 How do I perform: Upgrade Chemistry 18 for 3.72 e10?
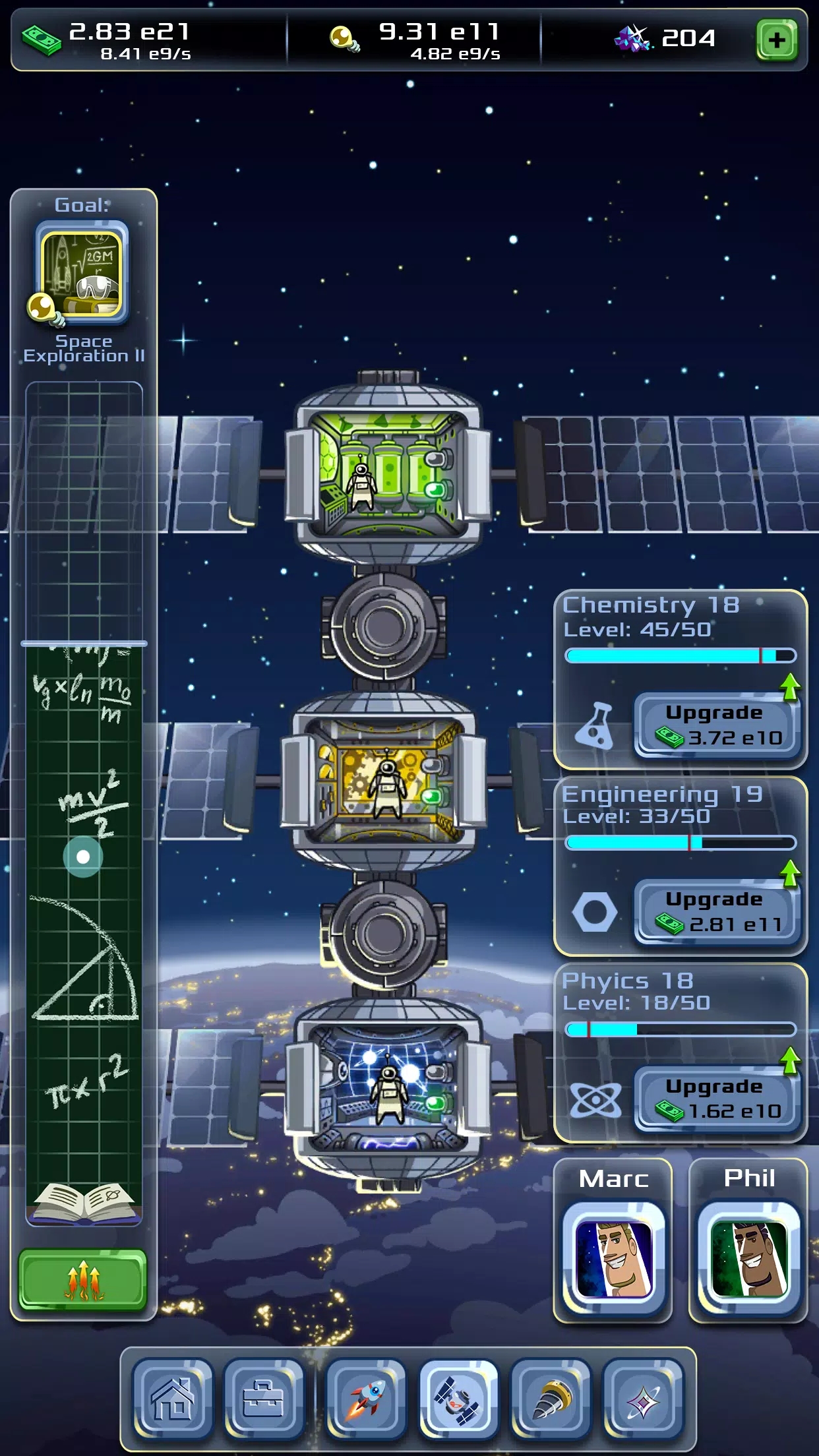(x=717, y=725)
